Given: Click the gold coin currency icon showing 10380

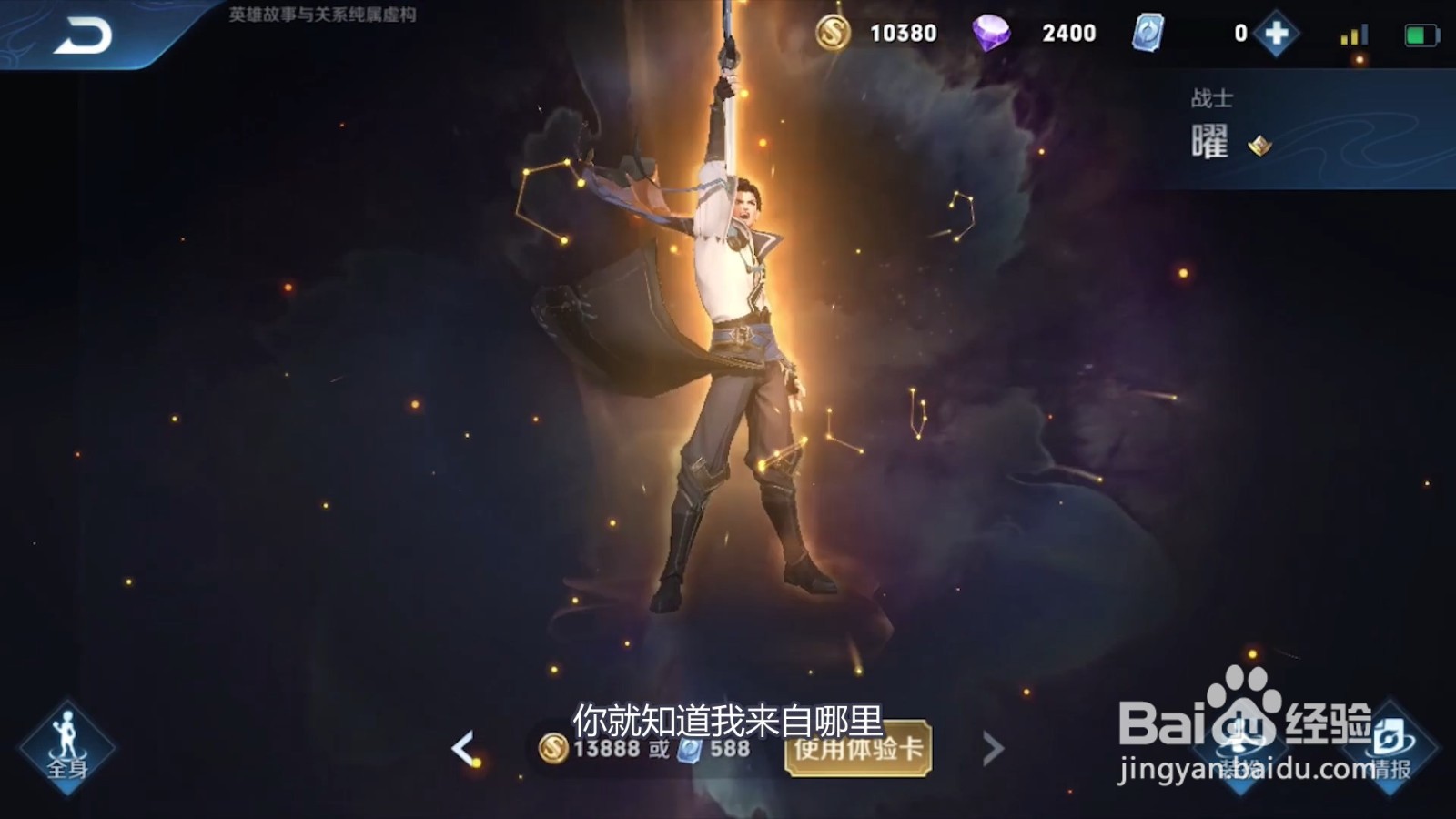Looking at the screenshot, I should coord(833,32).
